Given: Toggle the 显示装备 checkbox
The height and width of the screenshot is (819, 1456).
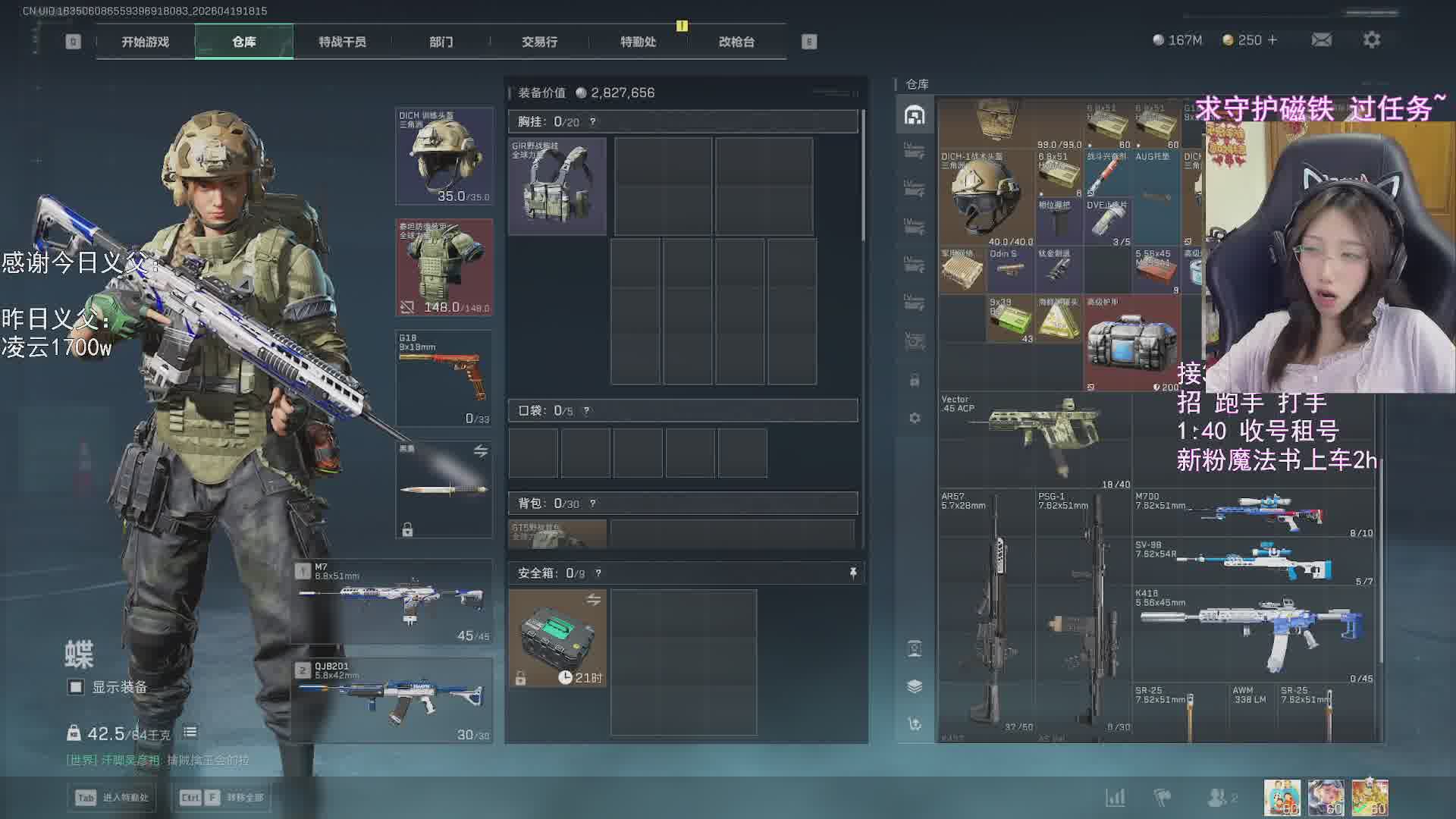Looking at the screenshot, I should tap(76, 687).
